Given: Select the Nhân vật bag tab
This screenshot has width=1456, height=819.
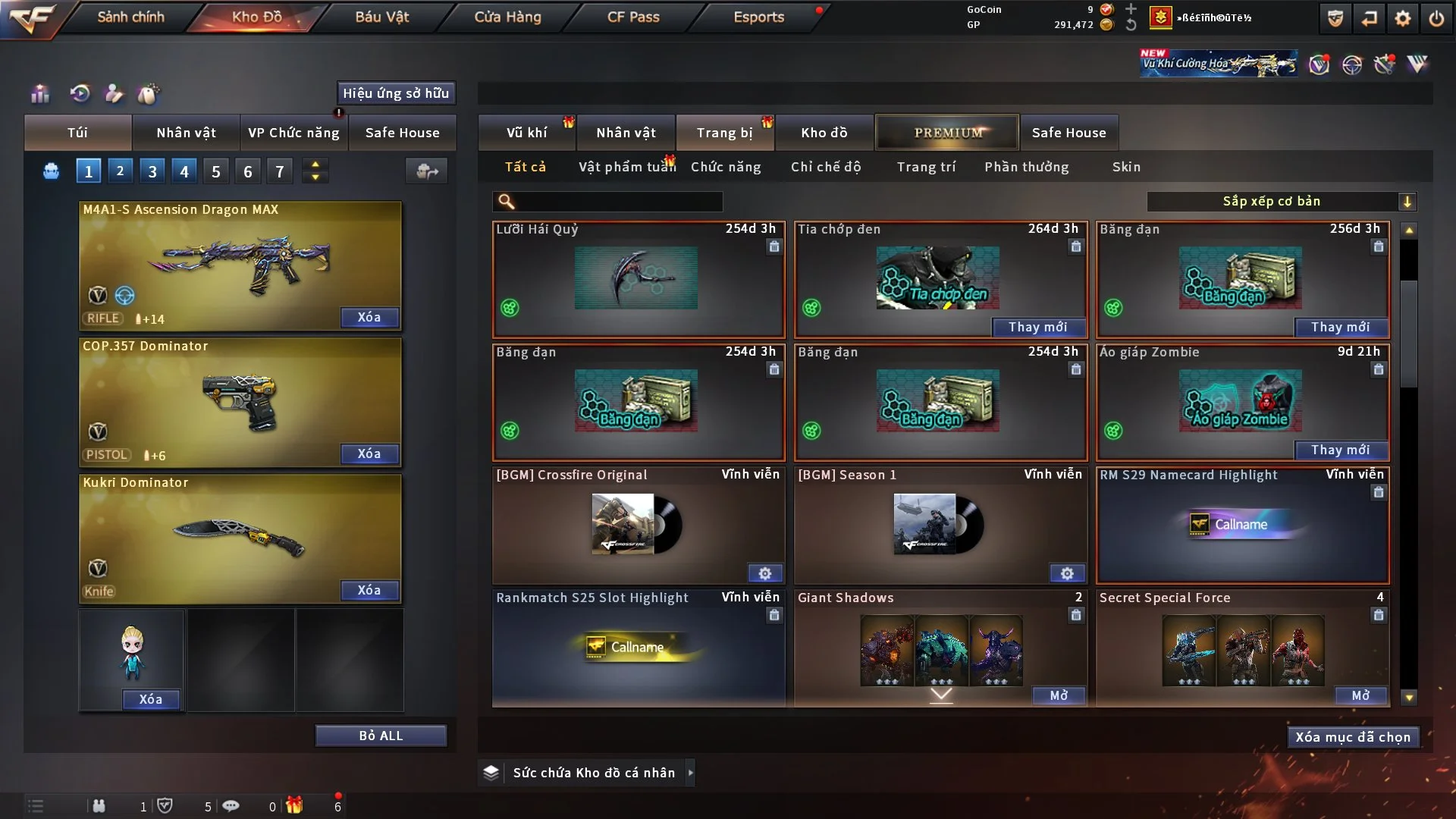Looking at the screenshot, I should pos(186,133).
